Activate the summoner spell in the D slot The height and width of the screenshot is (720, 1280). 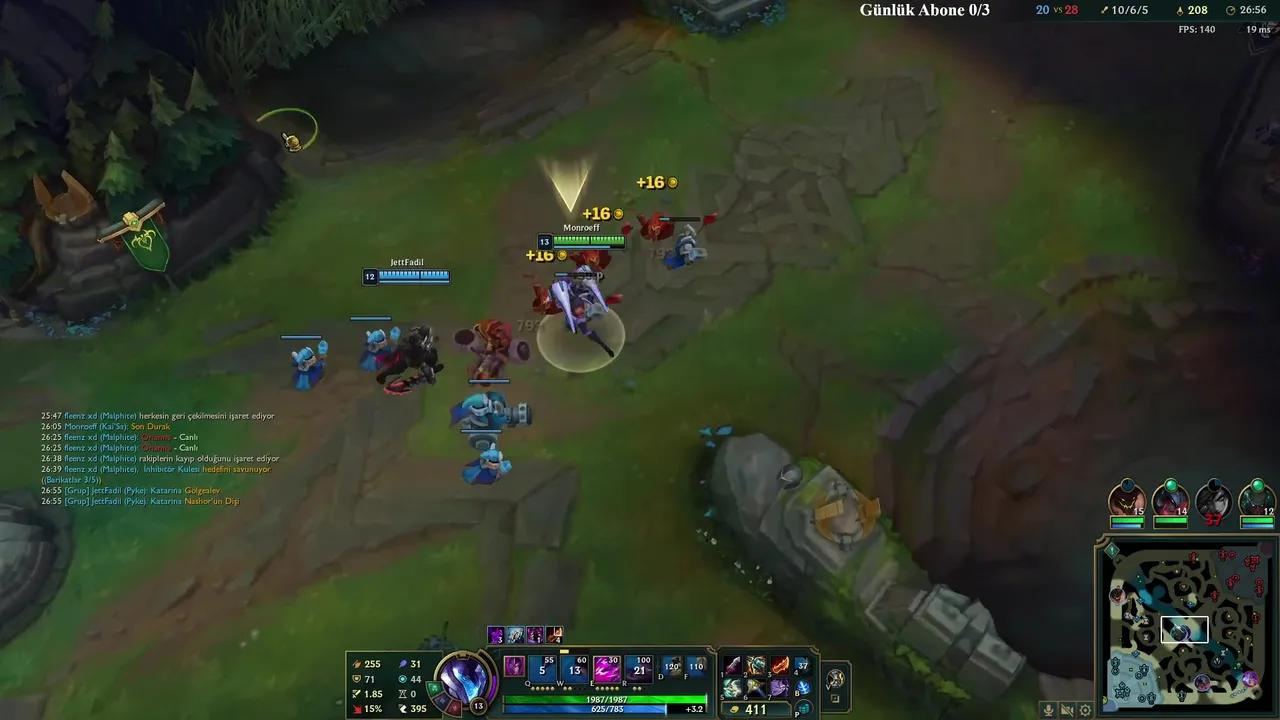672,668
